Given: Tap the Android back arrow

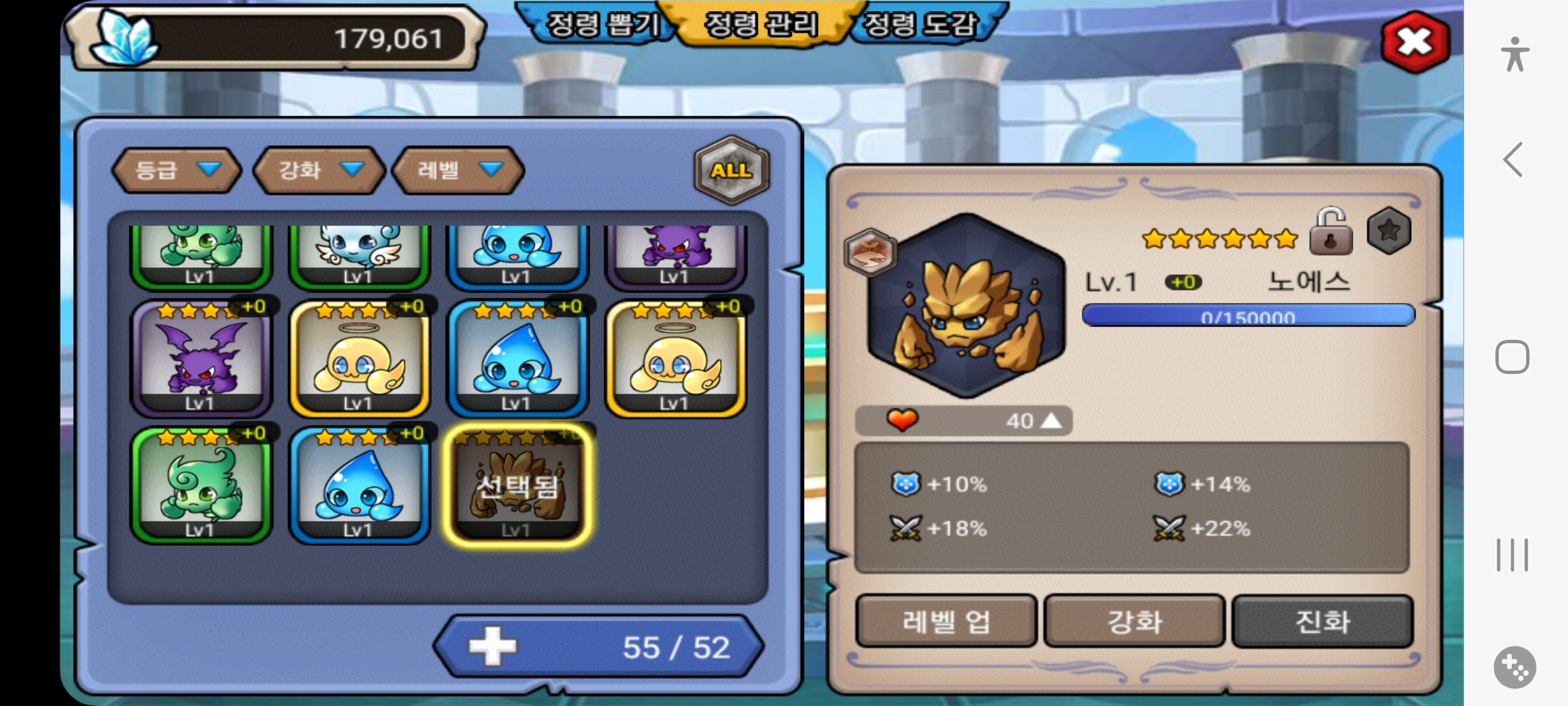Looking at the screenshot, I should coord(1513,160).
